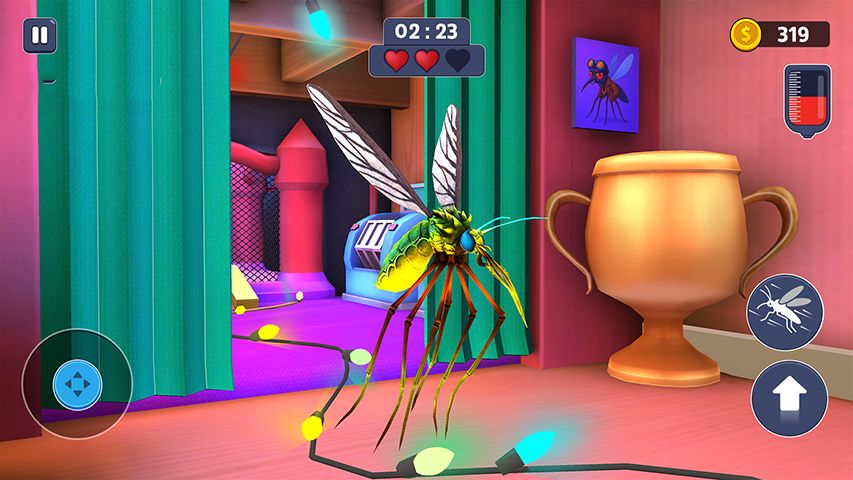The height and width of the screenshot is (480, 853).
Task: Click the gold coin icon
Action: (x=745, y=35)
